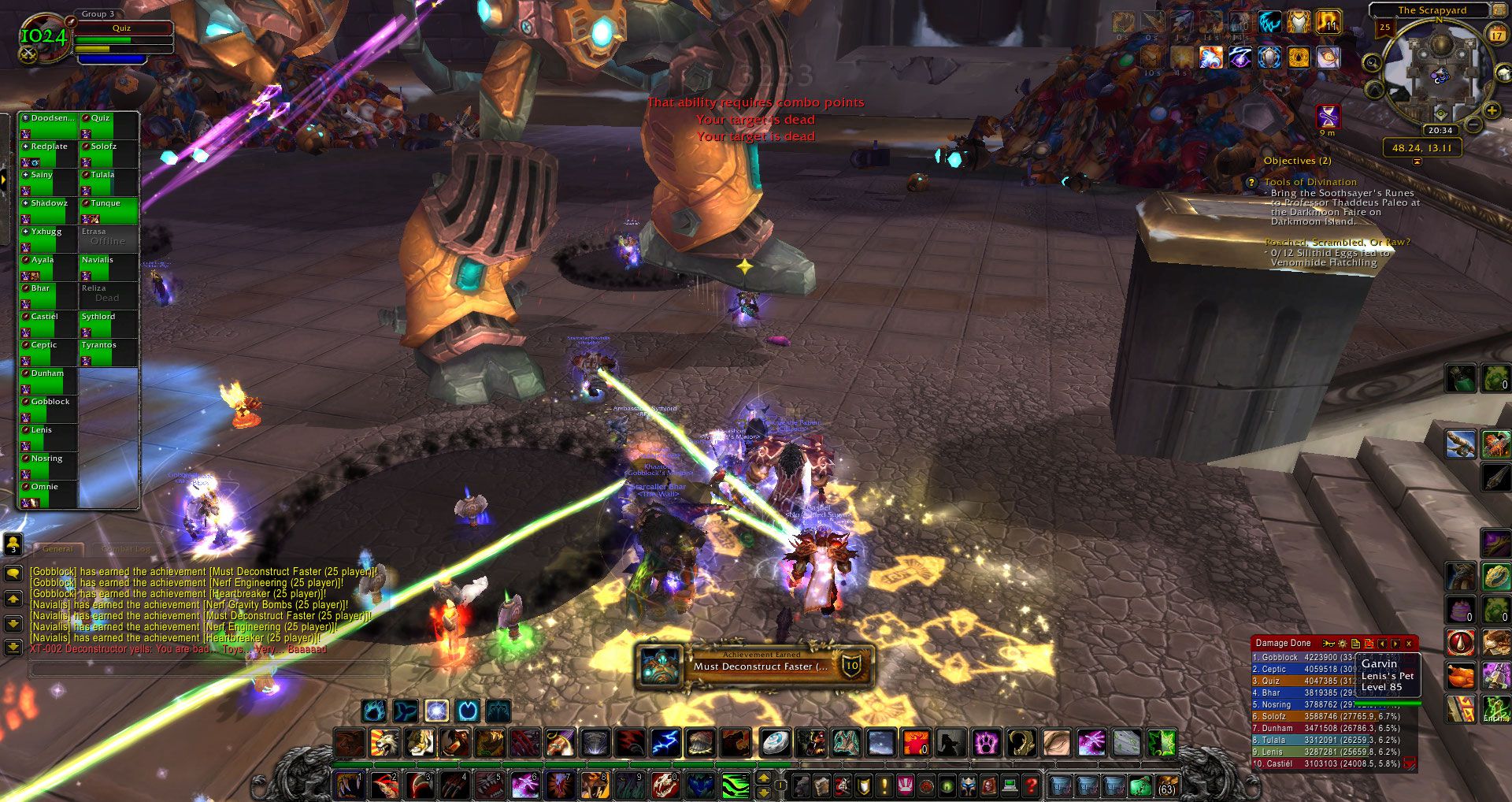The image size is (1512, 802).
Task: Click the minimap tracking magnifier button
Action: click(x=1372, y=63)
